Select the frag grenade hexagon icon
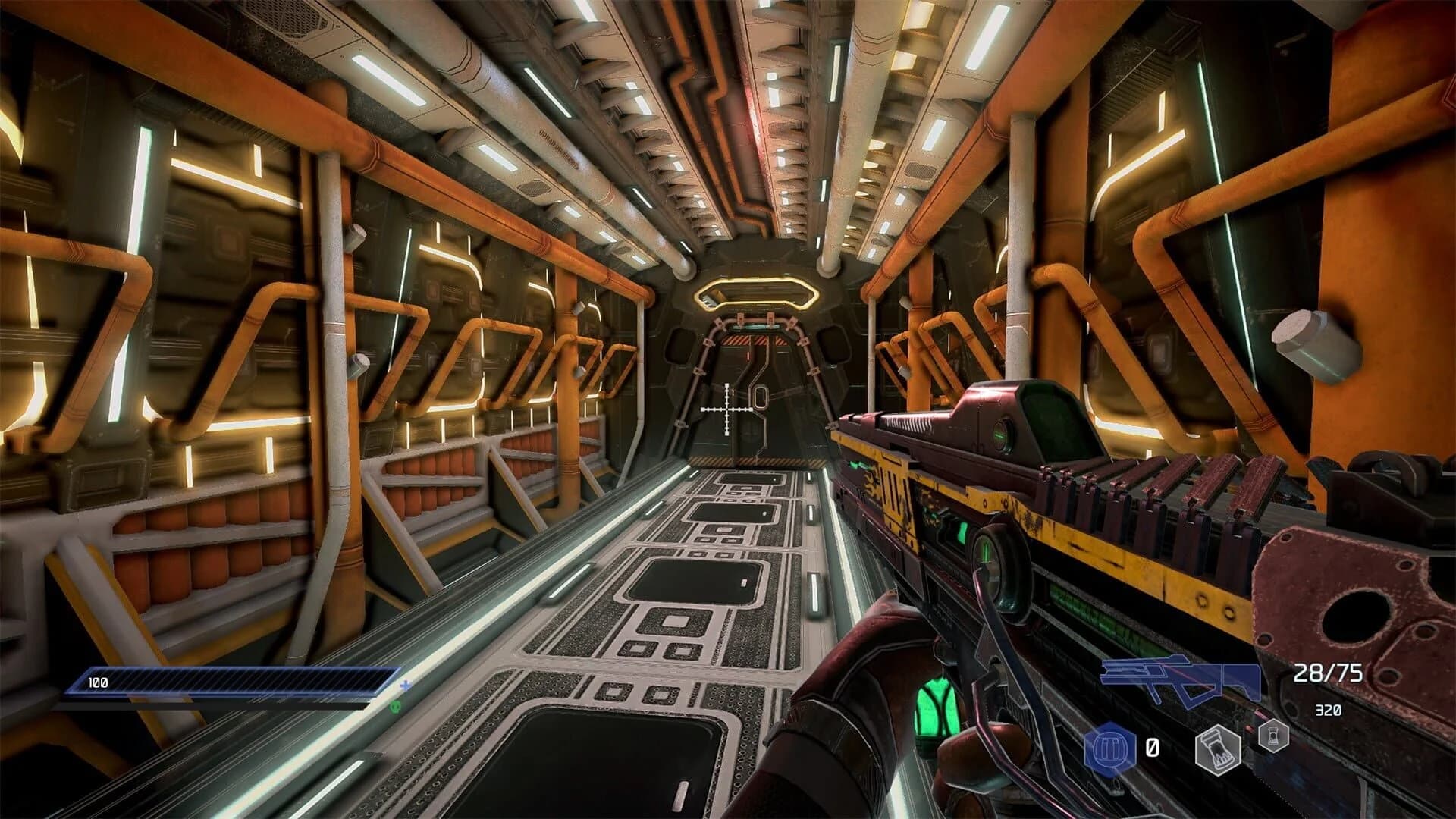This screenshot has width=1456, height=819. [x=1218, y=749]
